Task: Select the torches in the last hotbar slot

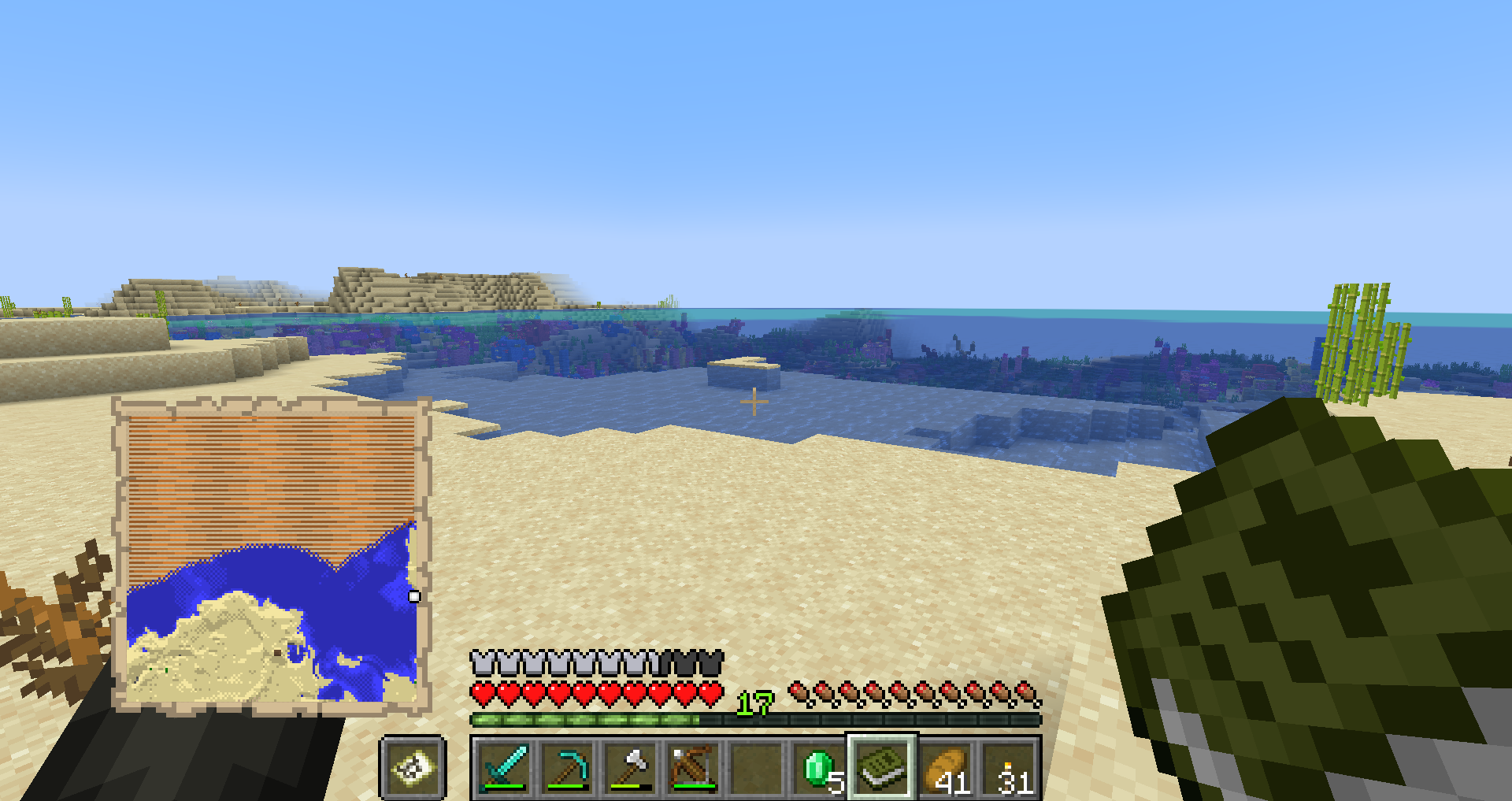Action: pos(1007,768)
